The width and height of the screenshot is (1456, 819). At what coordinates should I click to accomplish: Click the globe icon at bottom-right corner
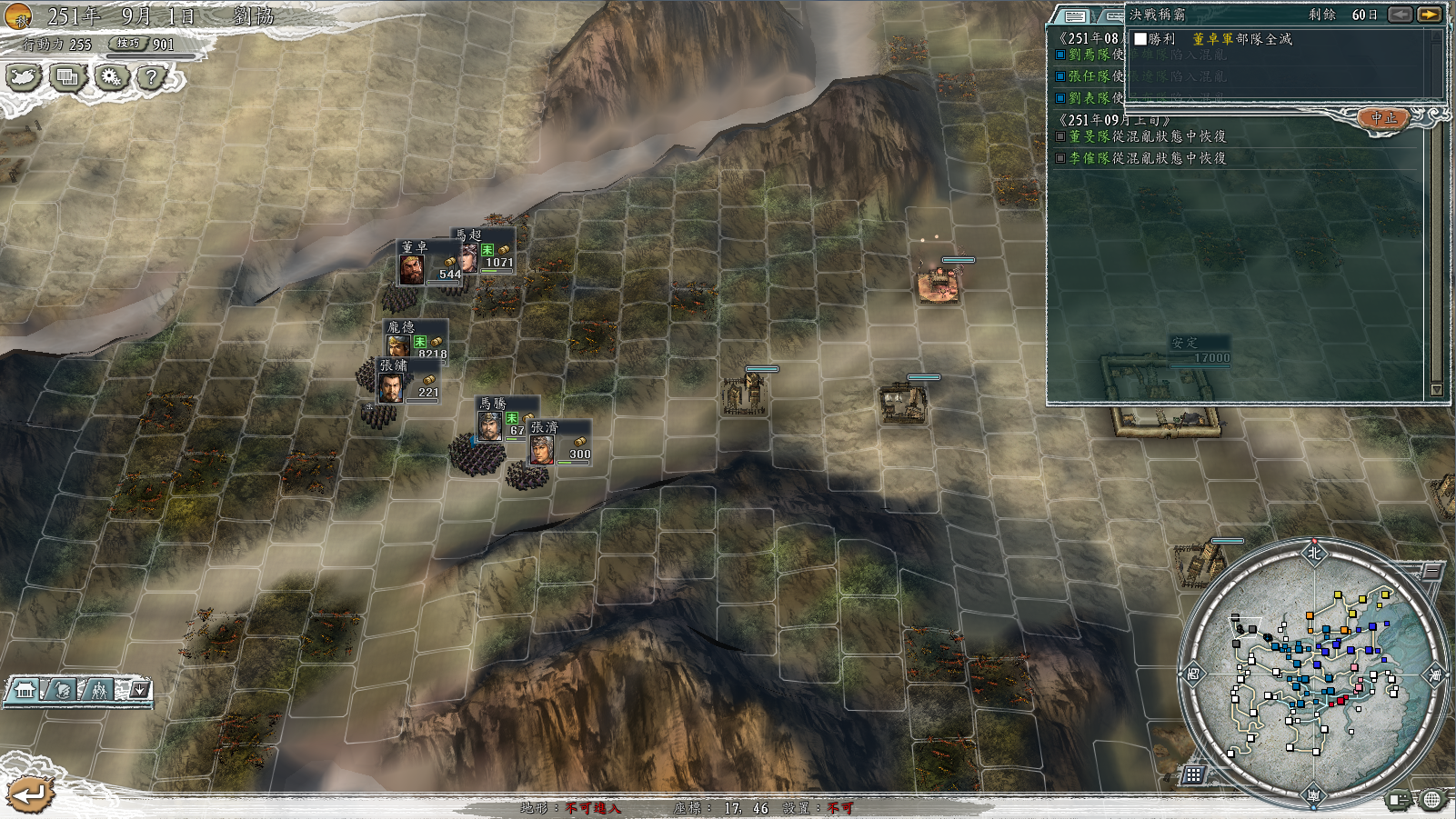(x=1432, y=800)
